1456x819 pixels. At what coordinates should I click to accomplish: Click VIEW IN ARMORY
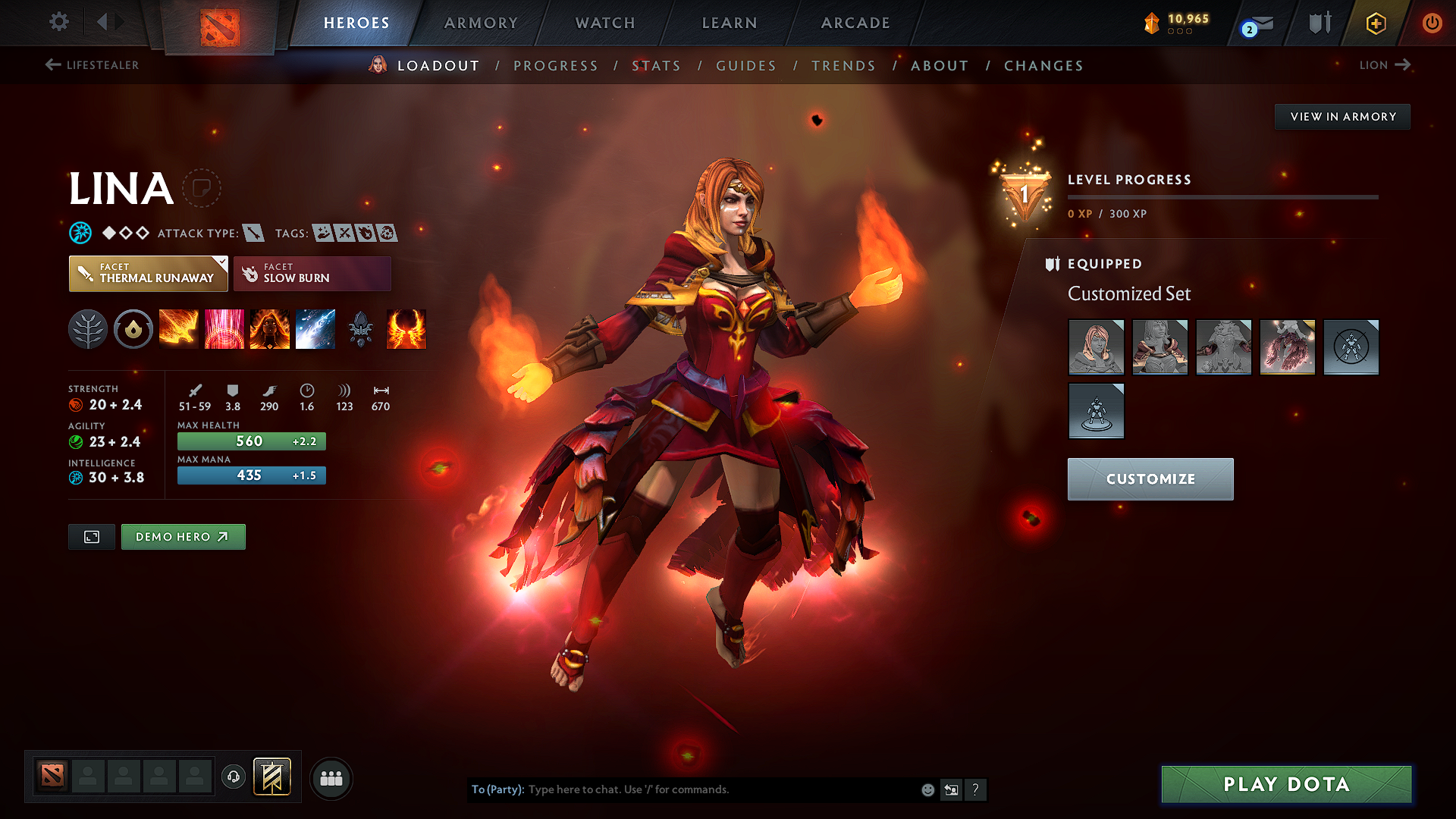click(1341, 116)
